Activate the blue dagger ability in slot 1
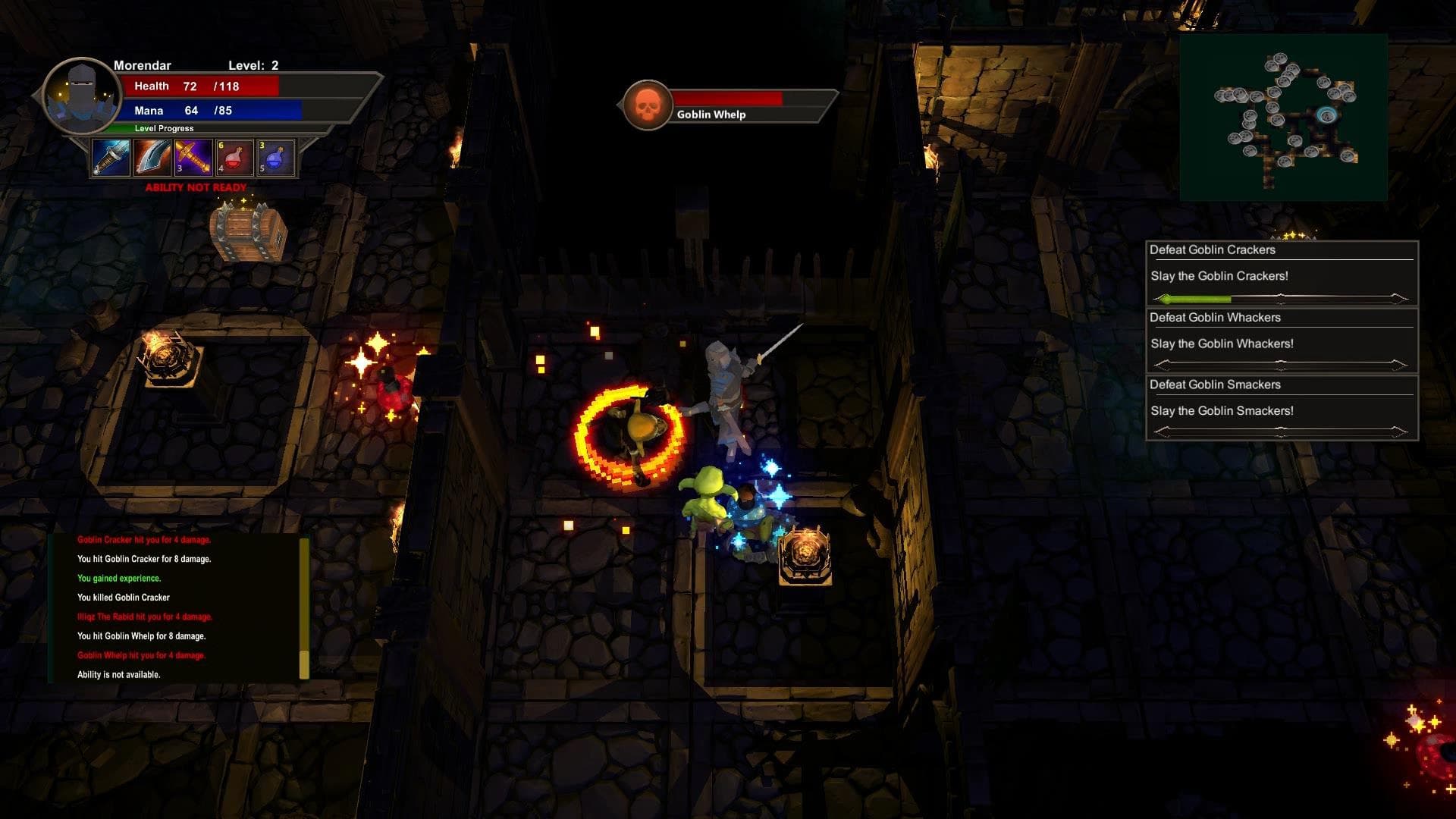The image size is (1456, 819). point(111,158)
